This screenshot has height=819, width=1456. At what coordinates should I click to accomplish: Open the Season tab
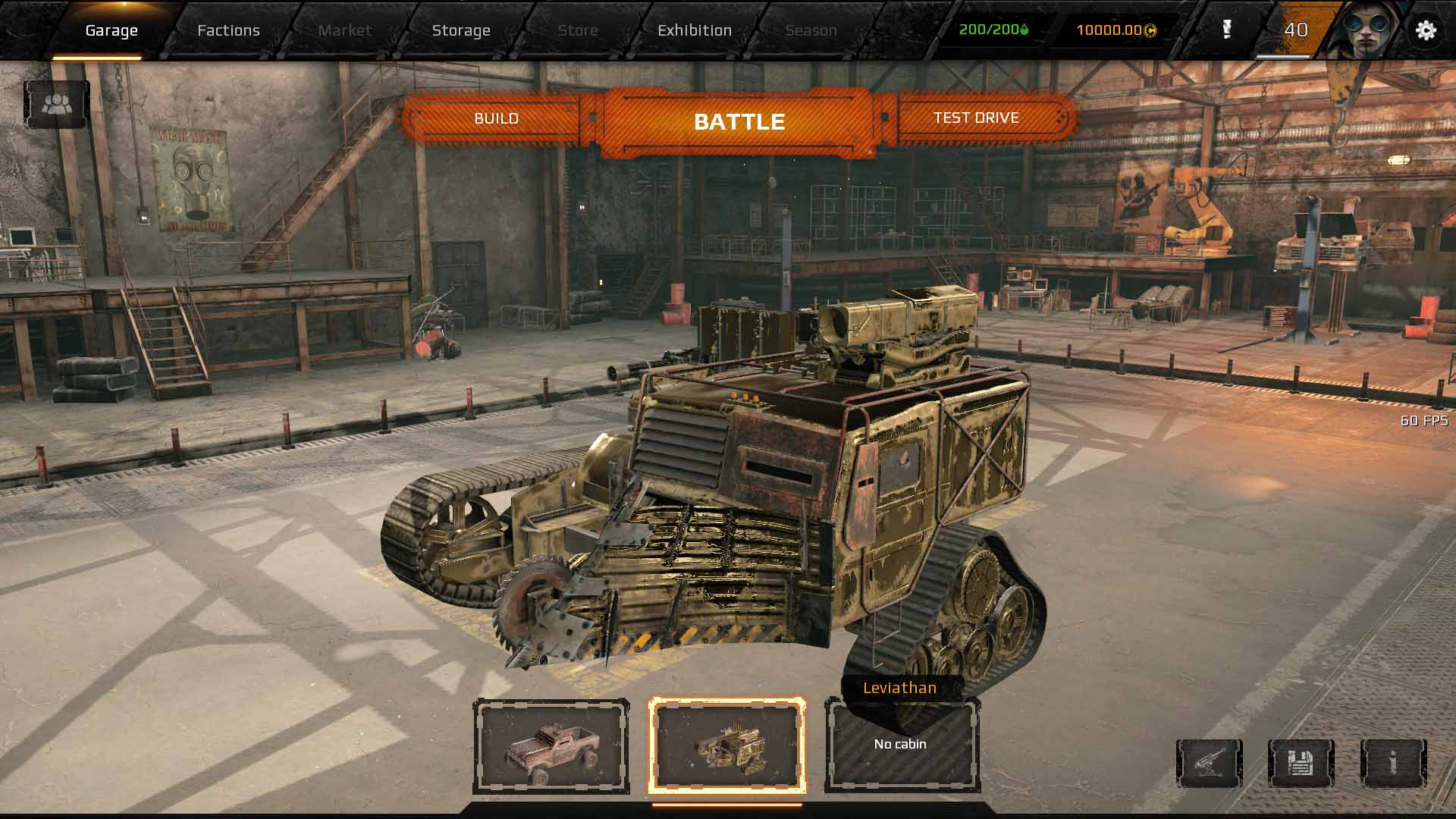[811, 30]
